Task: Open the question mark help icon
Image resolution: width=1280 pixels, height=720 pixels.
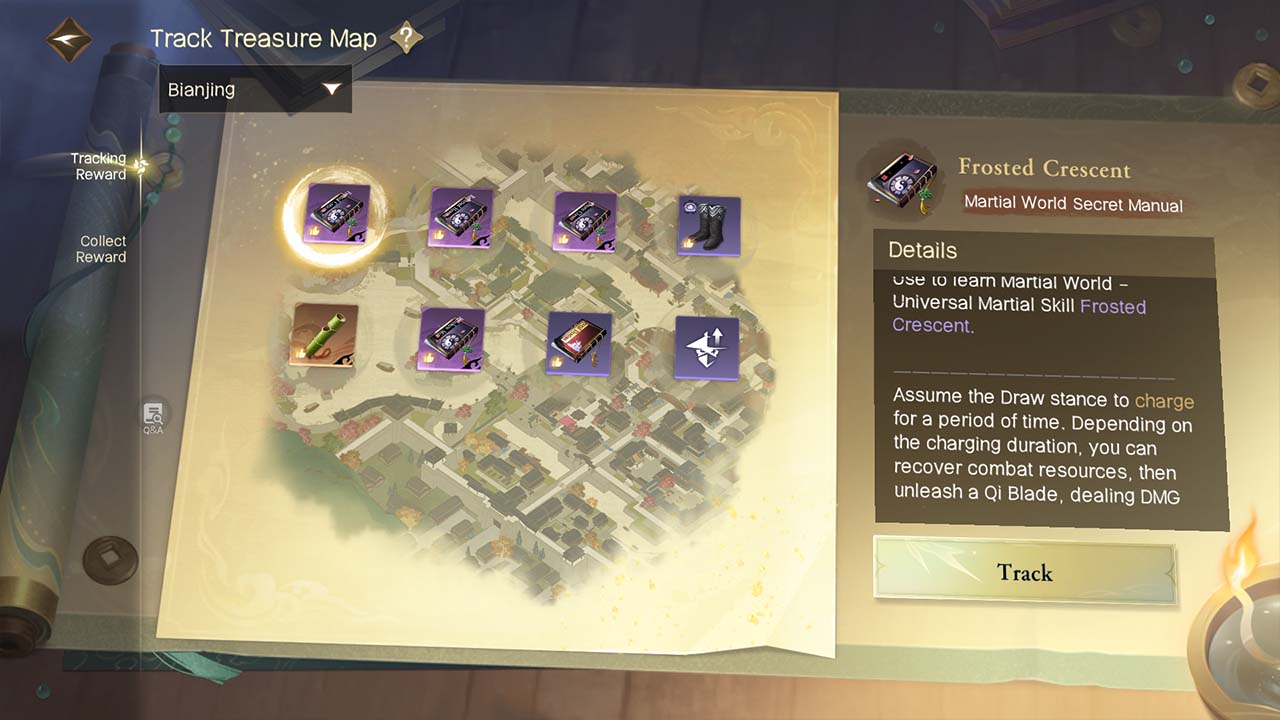Action: pos(405,39)
